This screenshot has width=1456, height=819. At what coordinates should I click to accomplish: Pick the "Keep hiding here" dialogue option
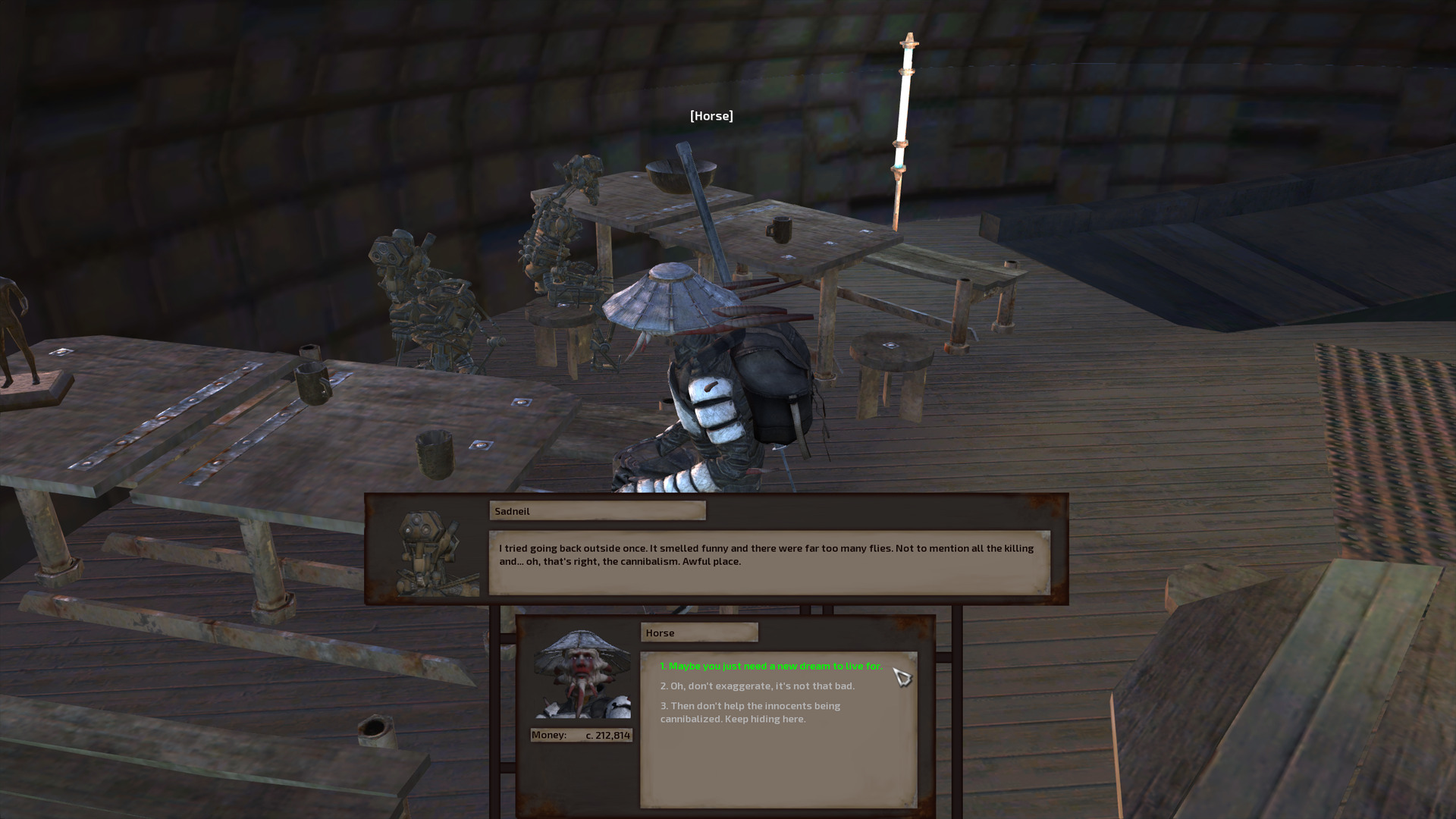(x=749, y=712)
